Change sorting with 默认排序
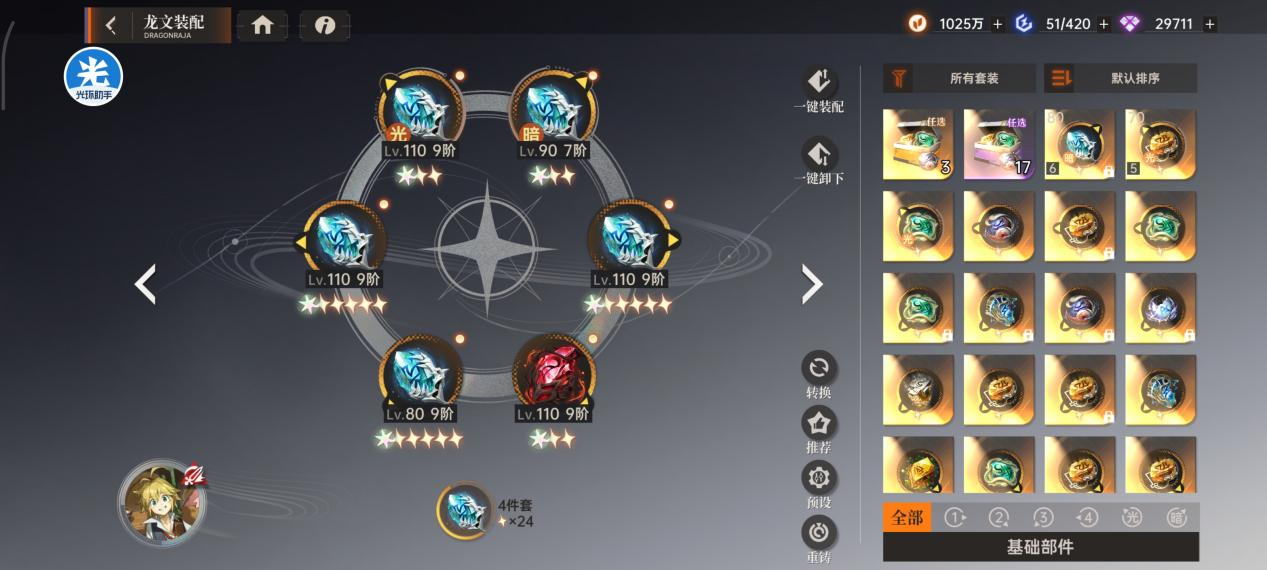 coord(1120,78)
